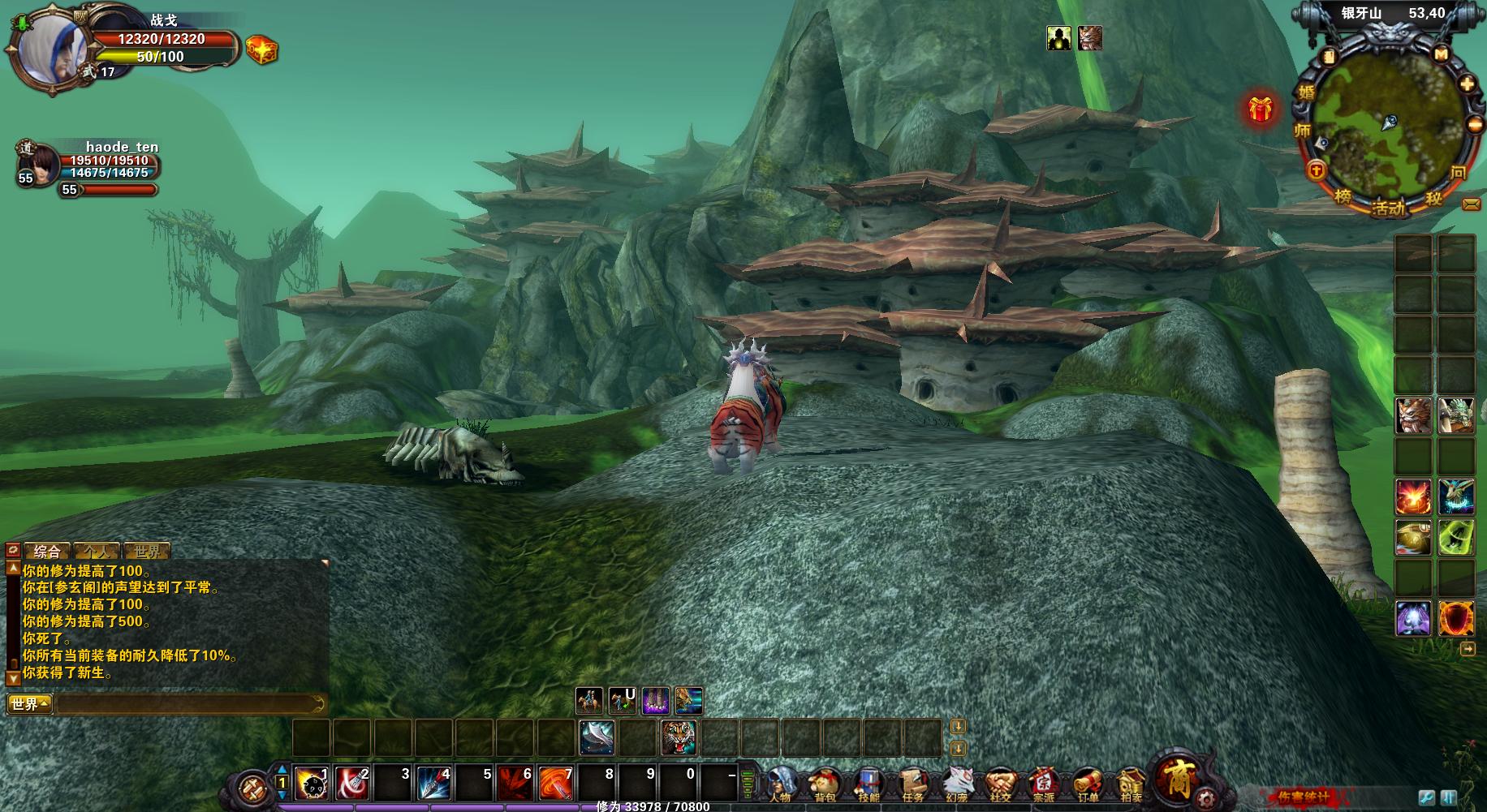The width and height of the screenshot is (1487, 812).
Task: Open the world map with M button
Action: (1441, 54)
